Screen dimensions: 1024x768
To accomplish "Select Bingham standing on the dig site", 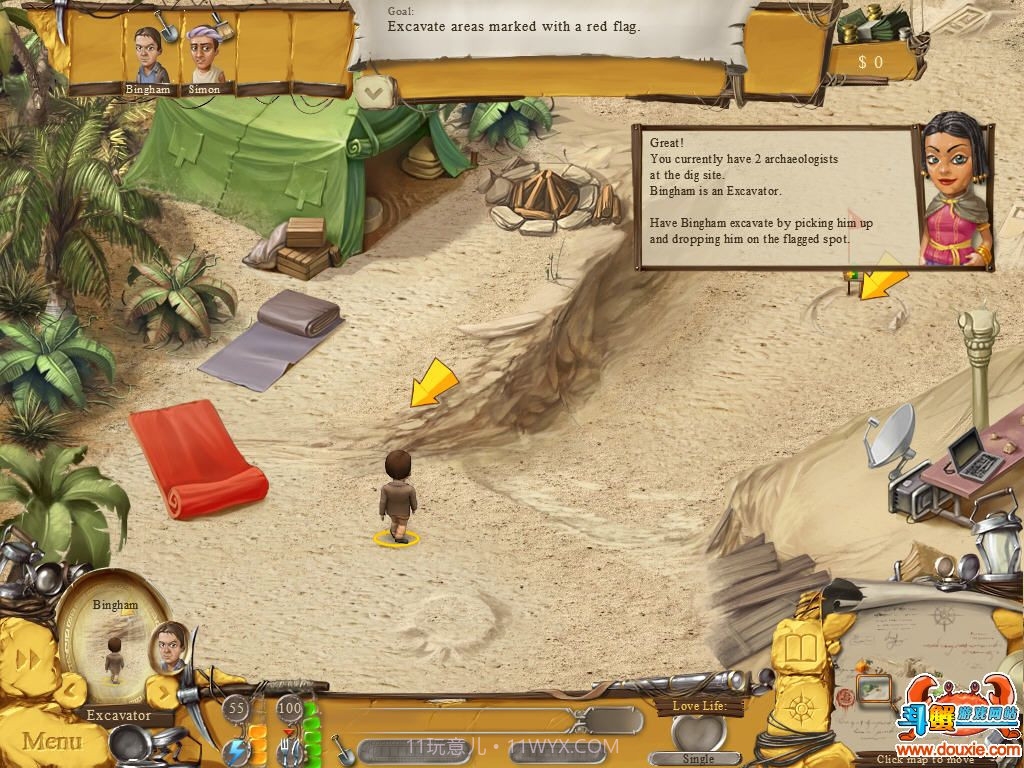I will 397,495.
